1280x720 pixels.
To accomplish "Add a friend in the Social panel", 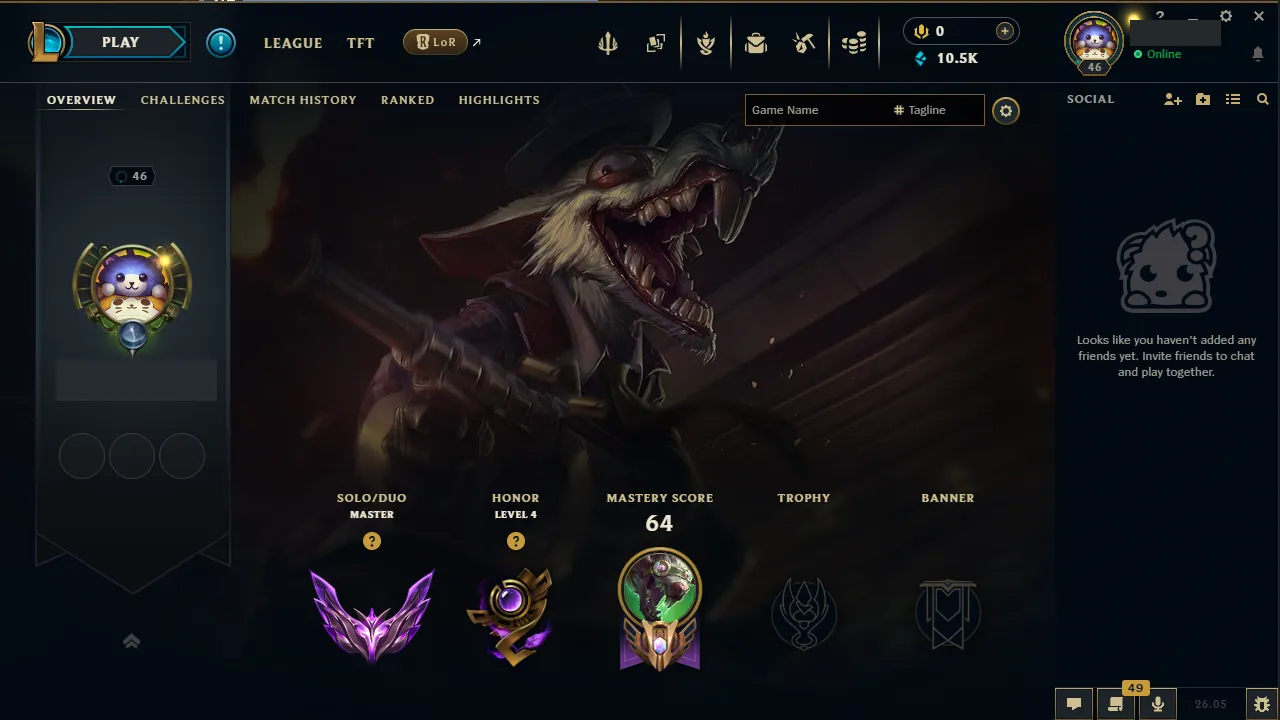I will tap(1171, 99).
